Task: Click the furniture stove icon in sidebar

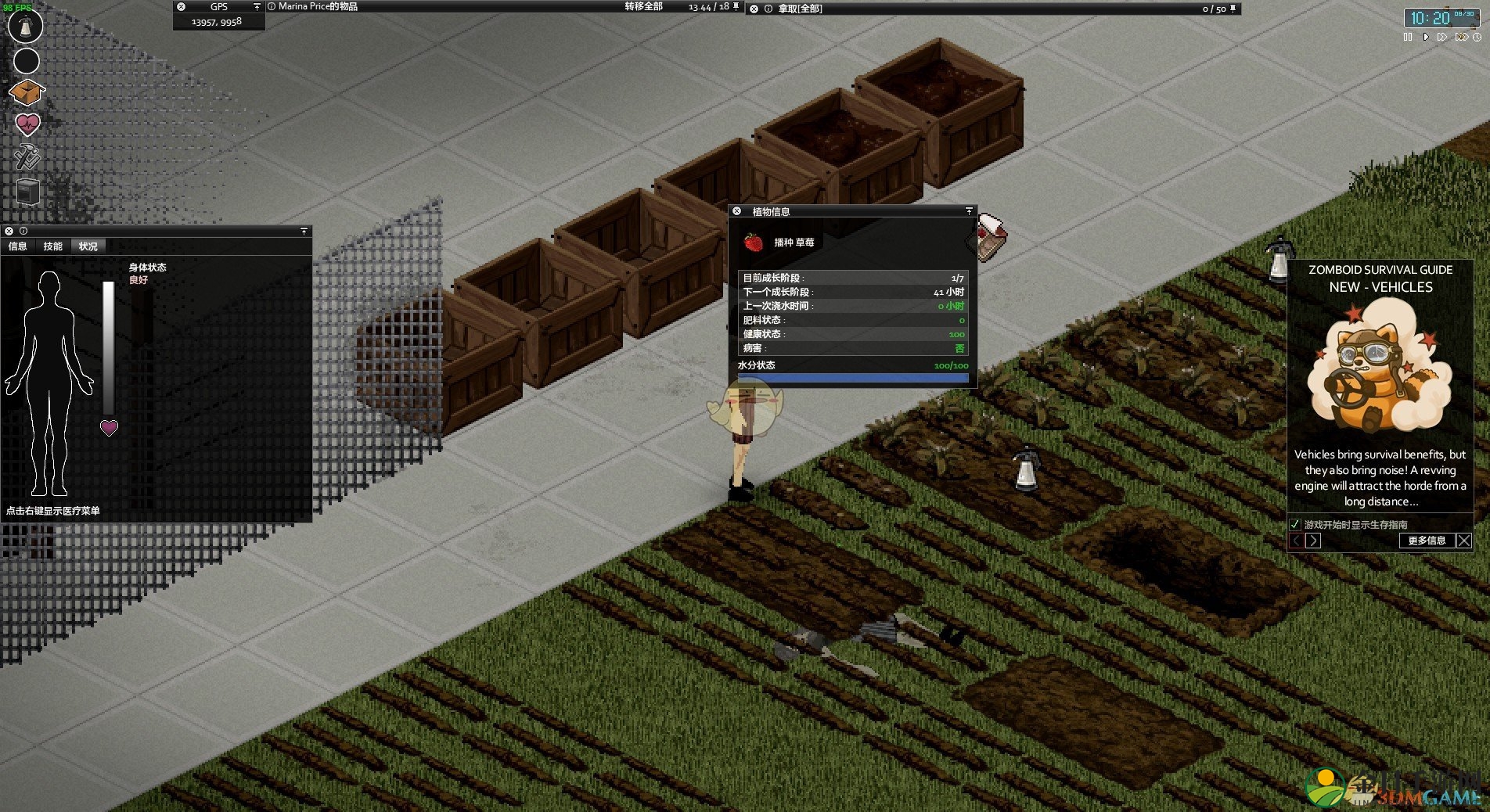Action: coord(27,191)
